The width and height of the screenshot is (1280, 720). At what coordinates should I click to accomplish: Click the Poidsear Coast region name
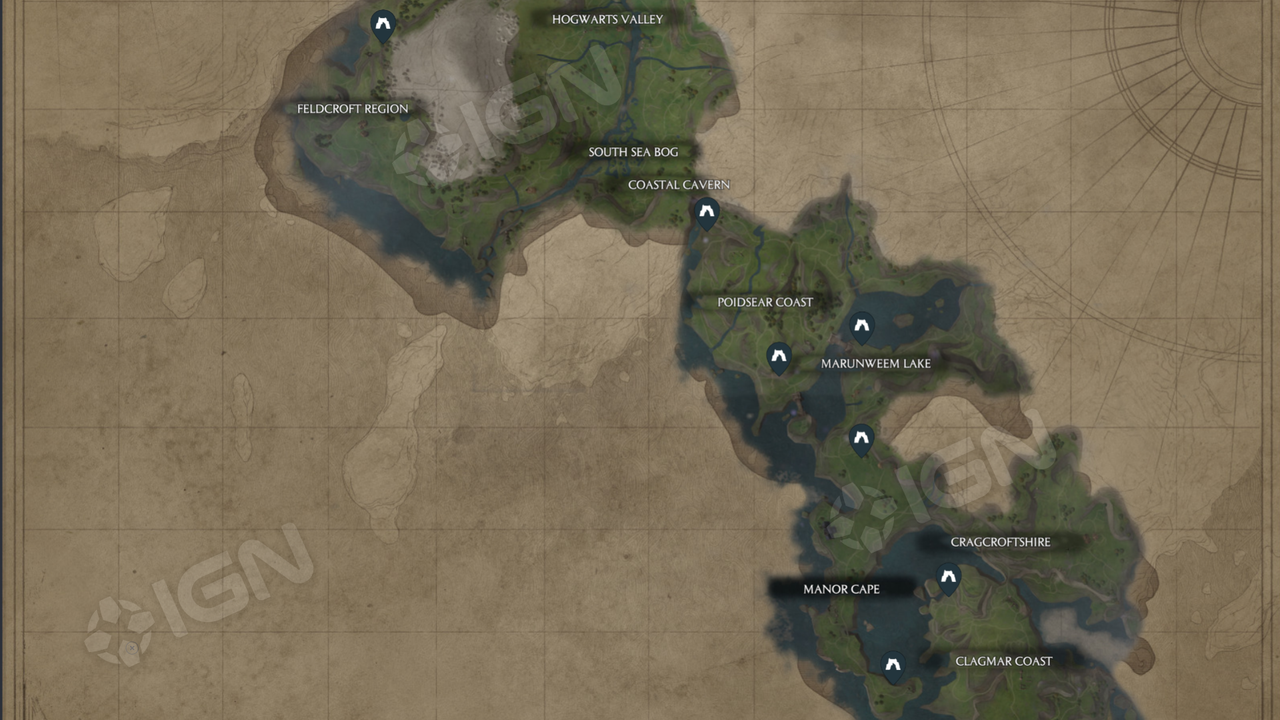(766, 301)
